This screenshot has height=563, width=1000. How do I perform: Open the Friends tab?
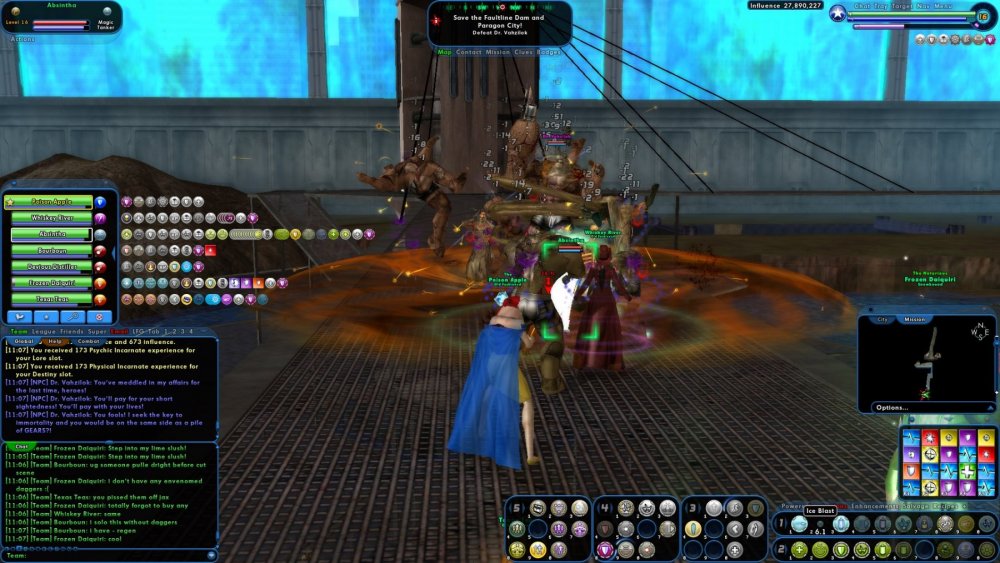[x=72, y=331]
